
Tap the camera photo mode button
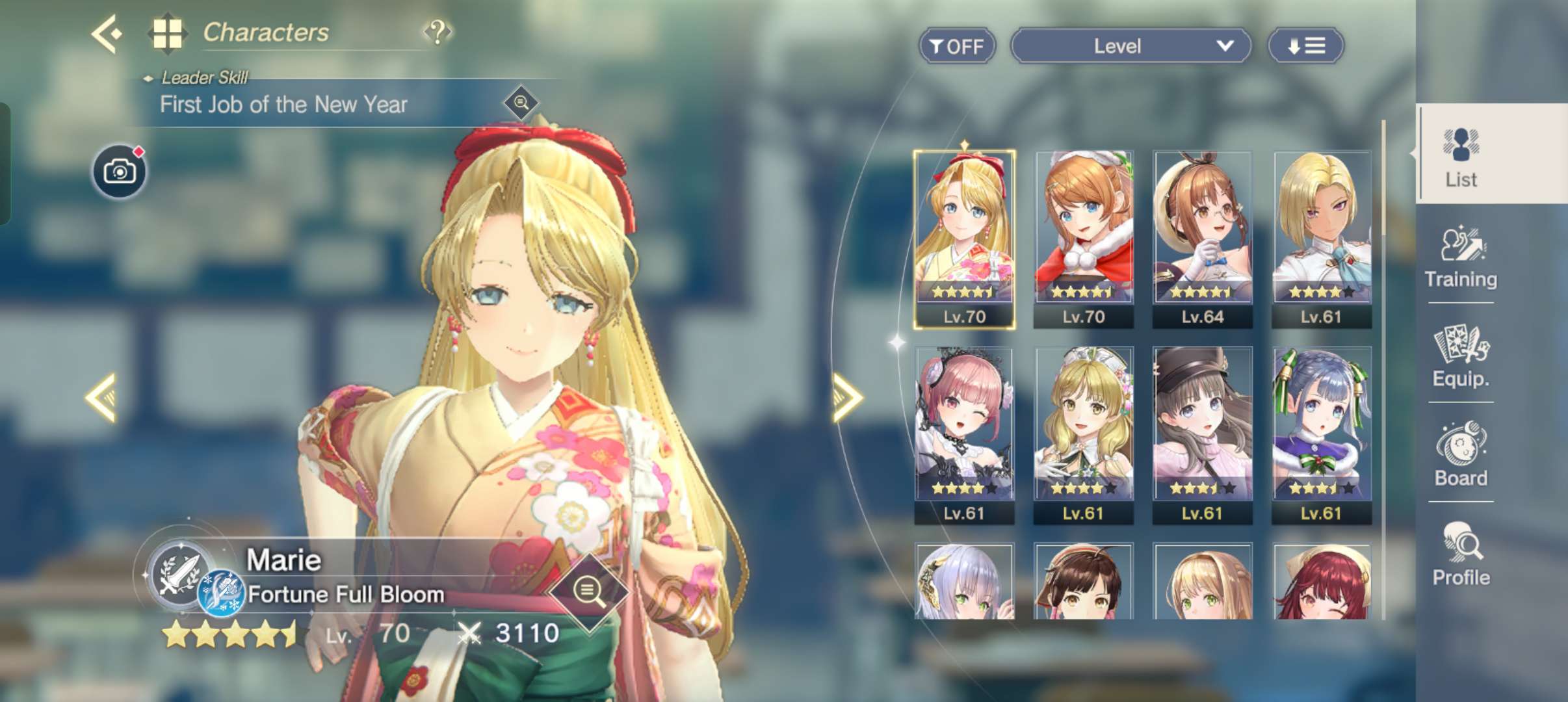(120, 172)
